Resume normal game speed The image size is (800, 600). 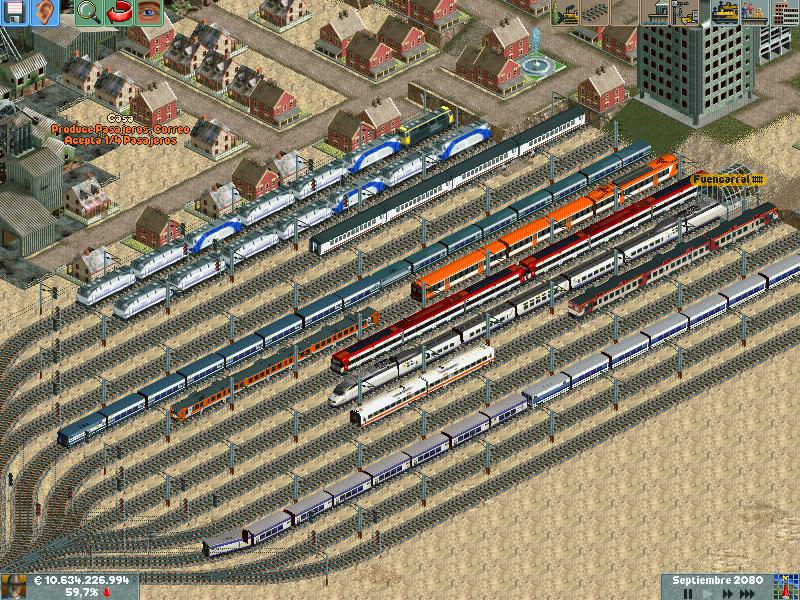[707, 593]
